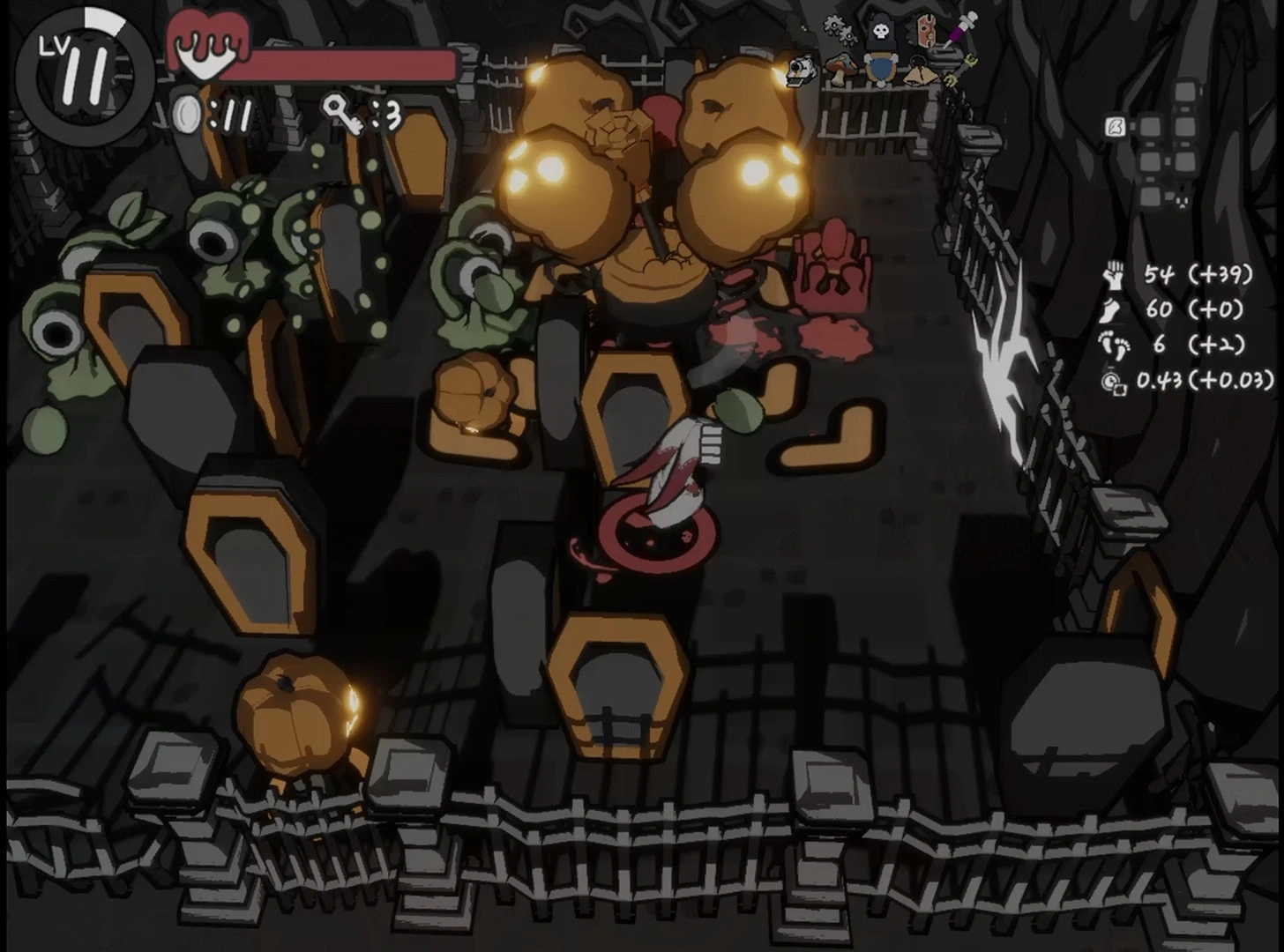Click the mushroom item icon
1284x952 pixels.
840,67
